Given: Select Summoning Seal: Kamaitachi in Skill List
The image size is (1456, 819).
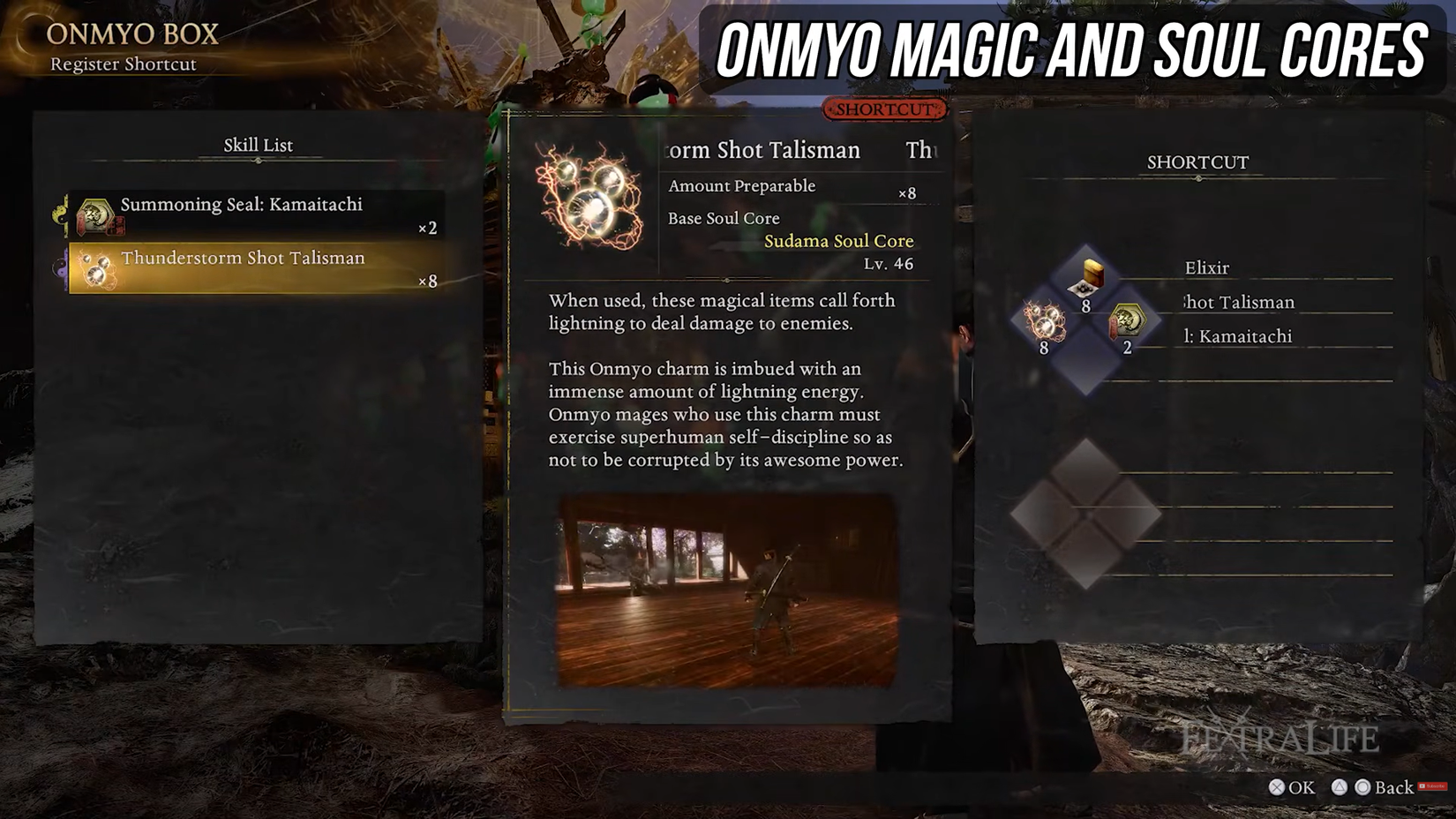Looking at the screenshot, I should [256, 214].
